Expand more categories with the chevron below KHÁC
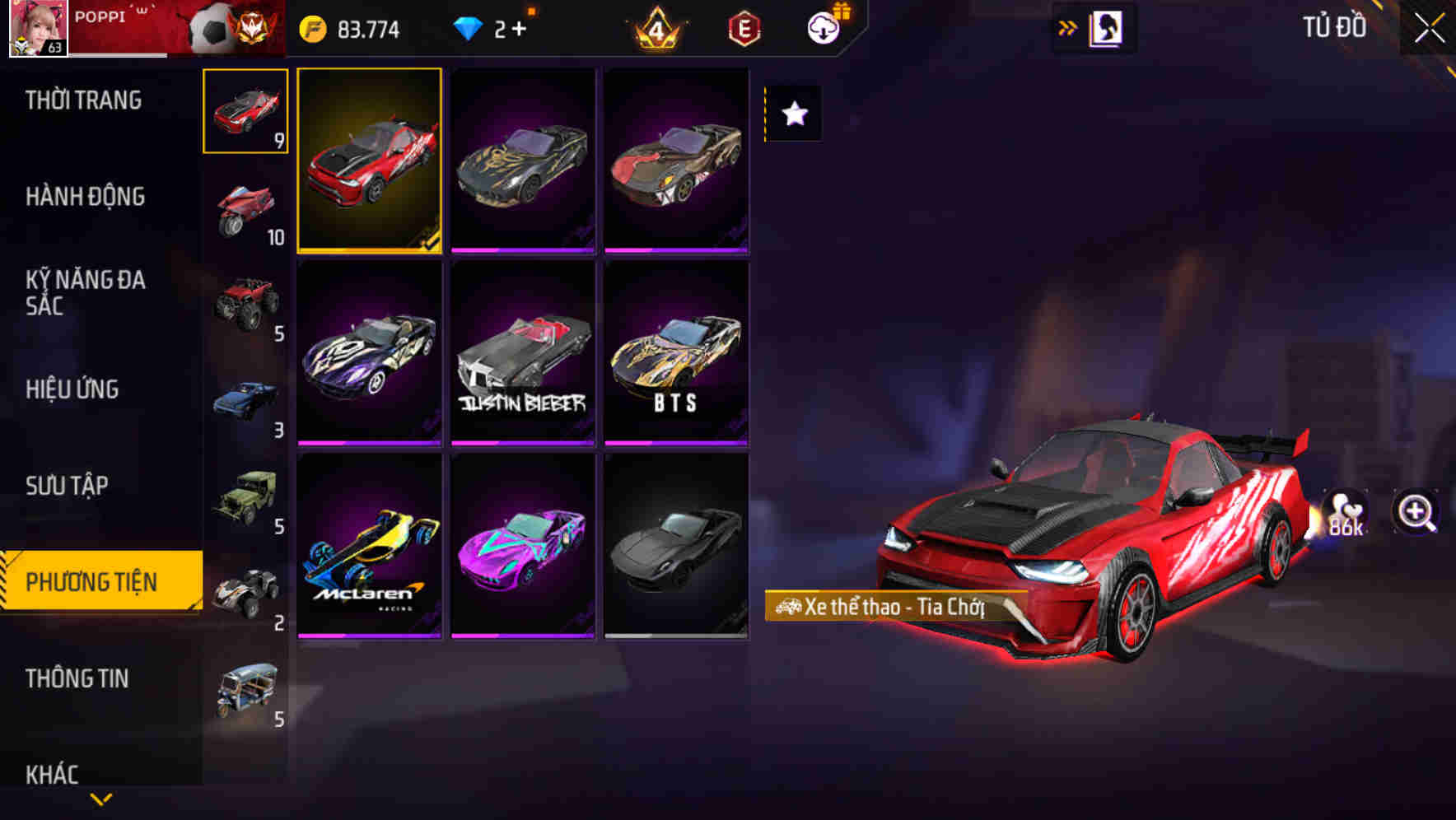Screen dimensions: 1456x820 100,799
